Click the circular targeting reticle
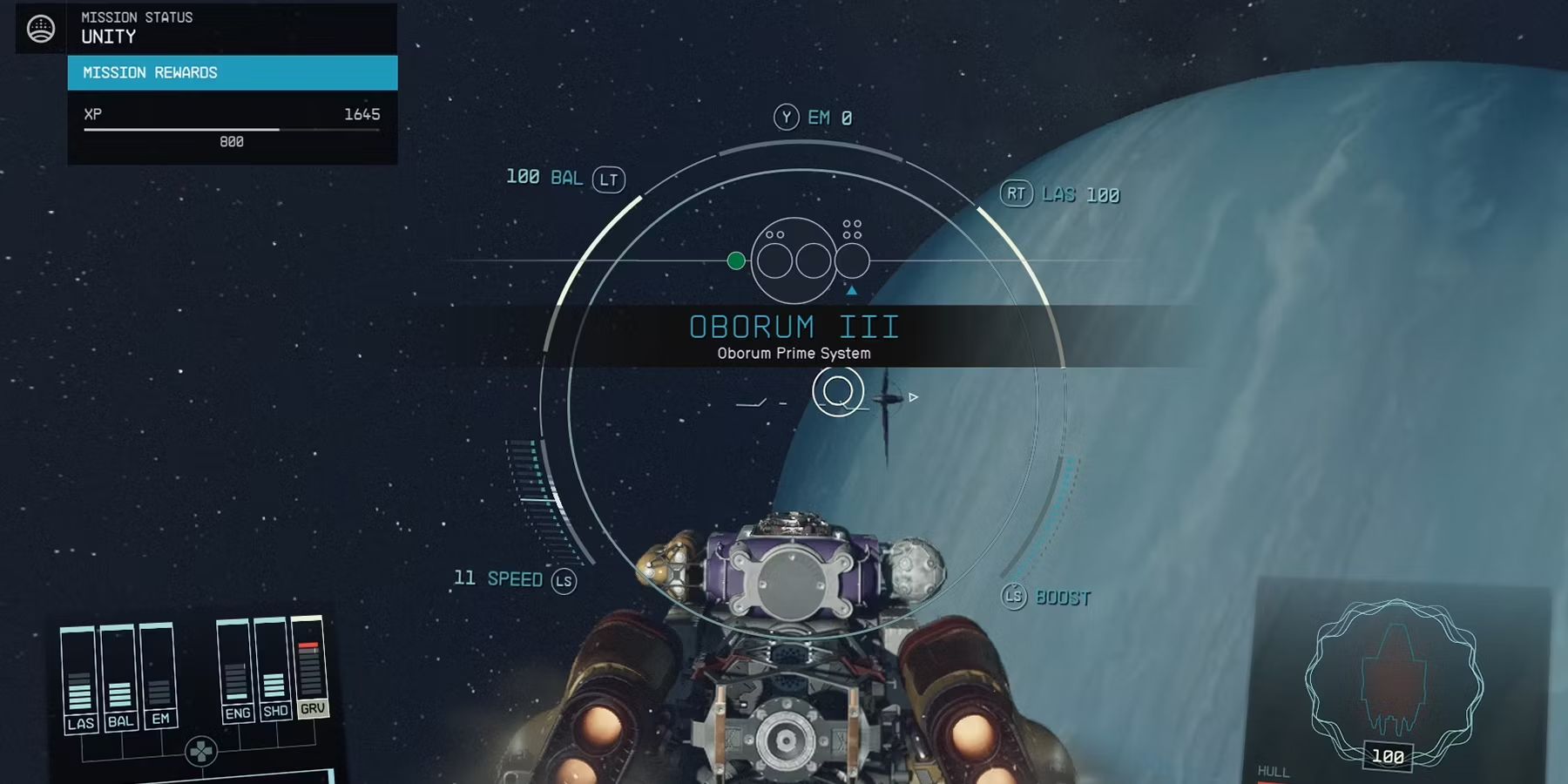Viewport: 1568px width, 784px height. pos(838,392)
